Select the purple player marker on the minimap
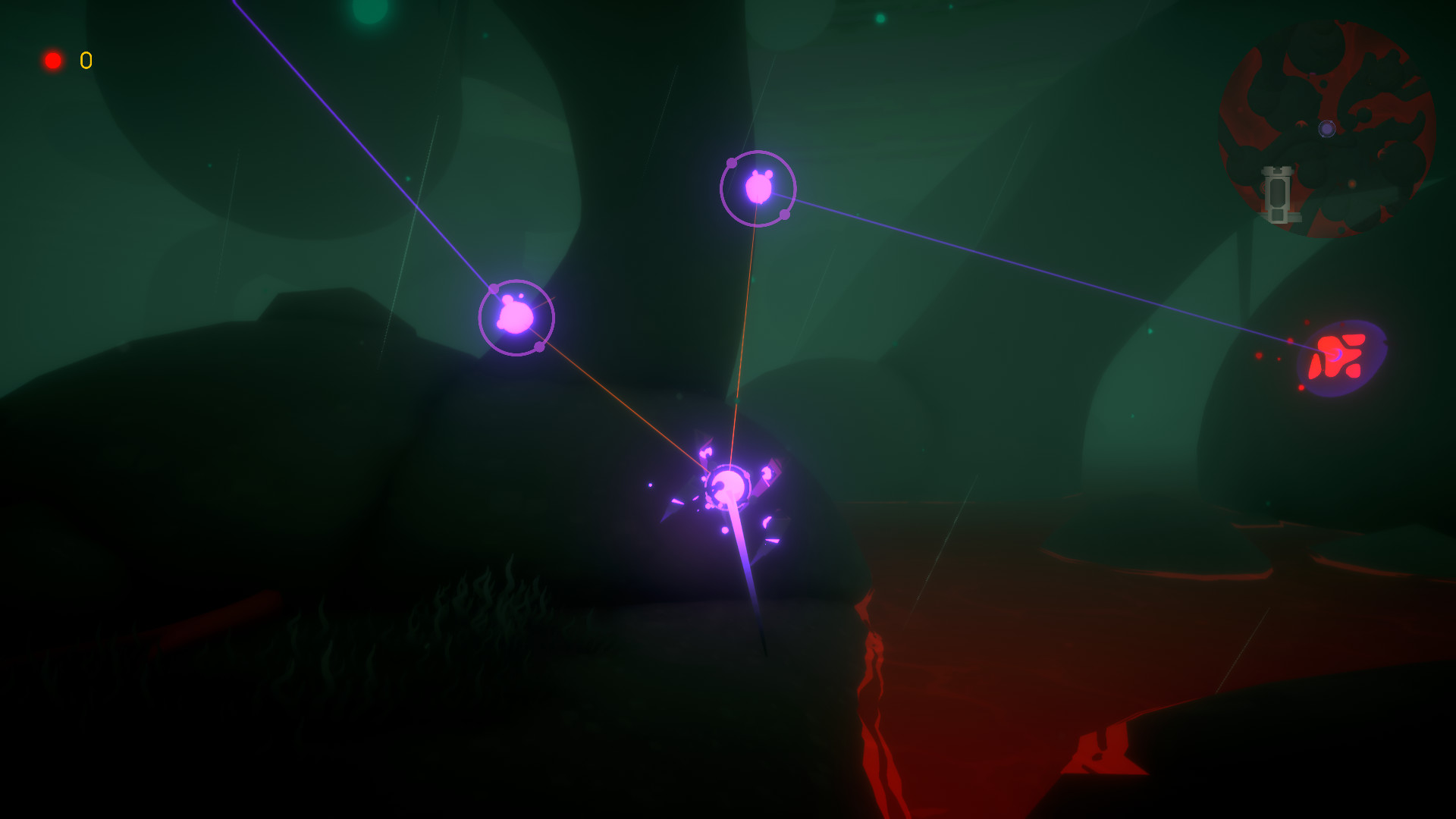 coord(1327,129)
